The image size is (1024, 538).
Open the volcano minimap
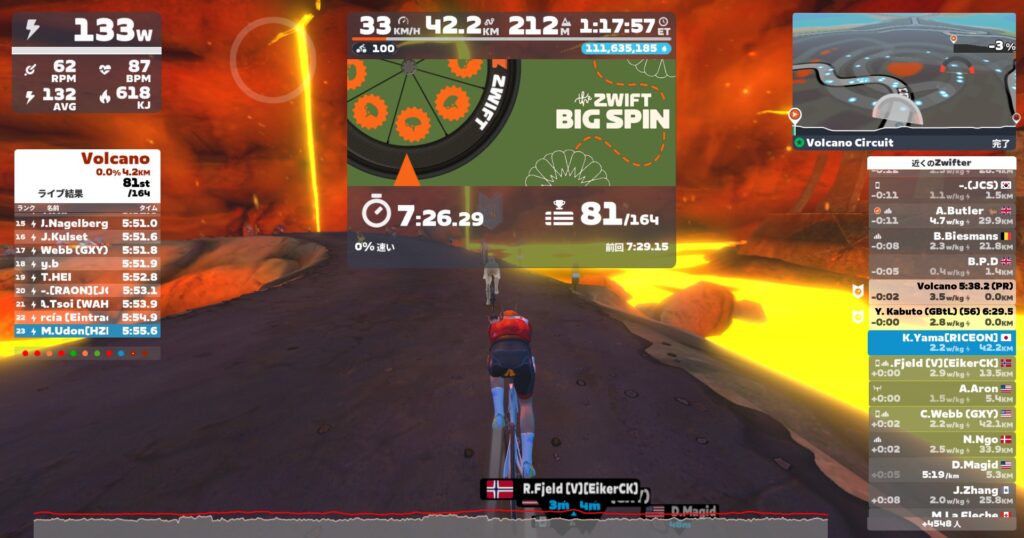click(903, 72)
